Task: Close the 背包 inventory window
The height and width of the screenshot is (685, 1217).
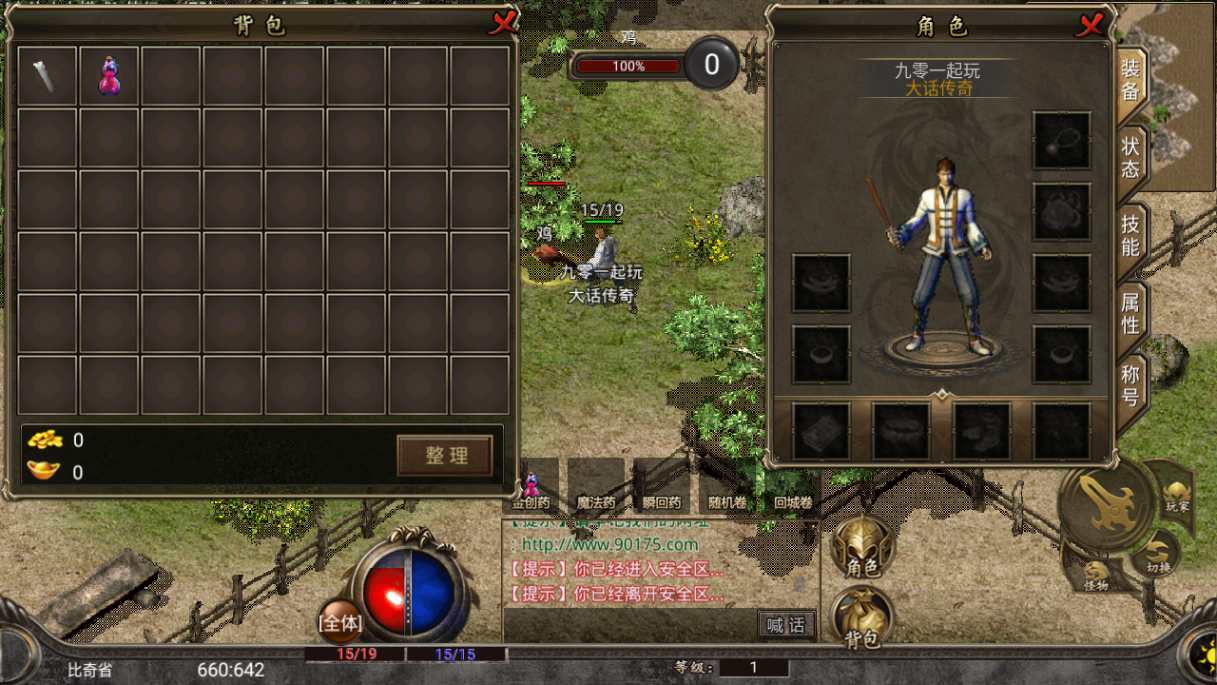Action: (502, 22)
